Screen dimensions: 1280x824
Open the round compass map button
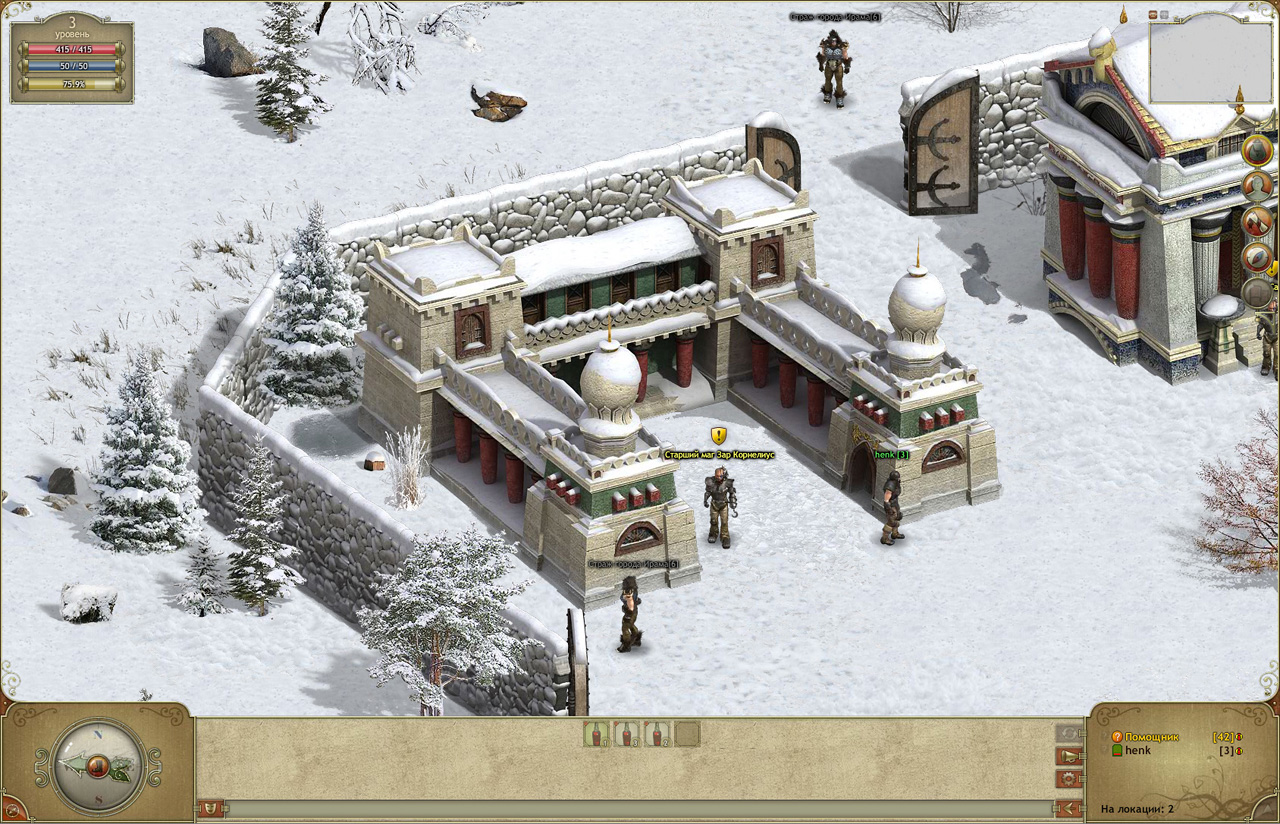1257,257
